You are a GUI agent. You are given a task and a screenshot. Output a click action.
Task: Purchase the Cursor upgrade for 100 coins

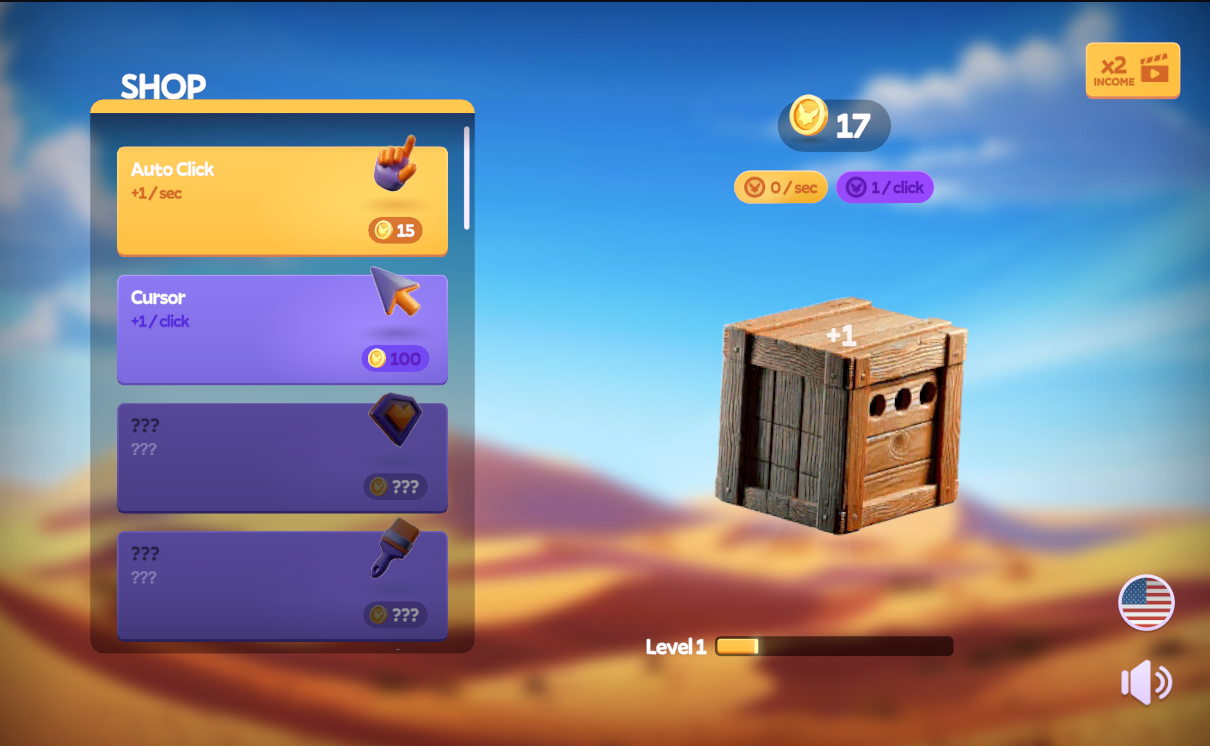tap(282, 328)
